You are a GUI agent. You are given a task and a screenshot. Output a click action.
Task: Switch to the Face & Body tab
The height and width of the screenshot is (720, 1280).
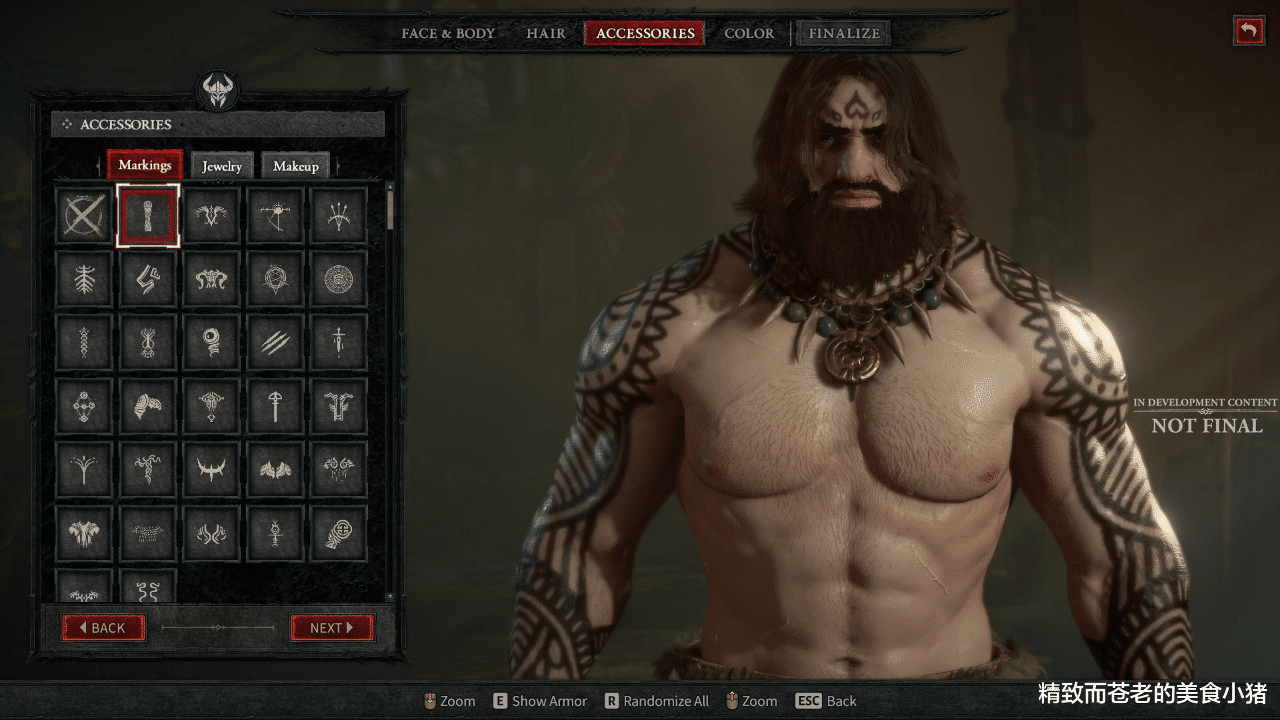(448, 33)
